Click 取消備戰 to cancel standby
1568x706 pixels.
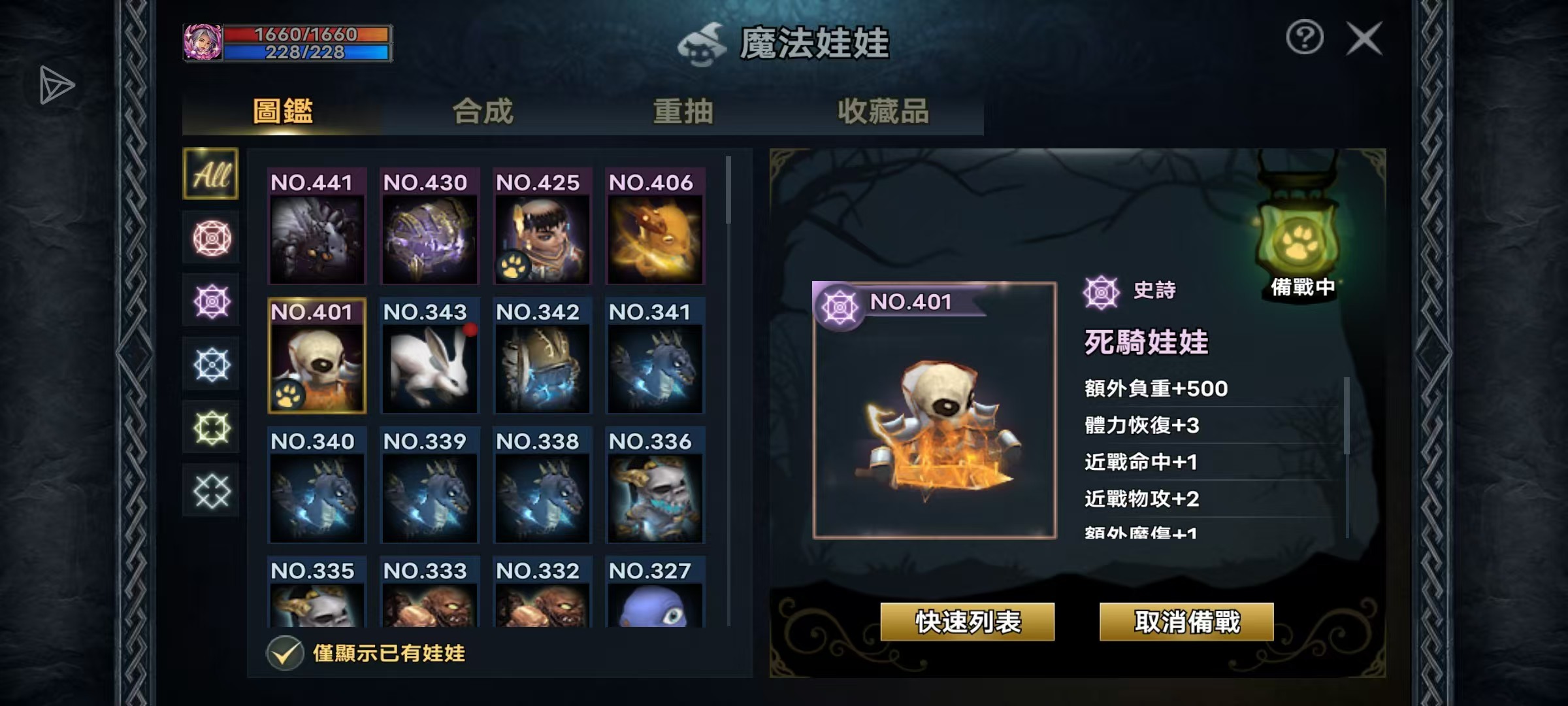pos(1186,622)
